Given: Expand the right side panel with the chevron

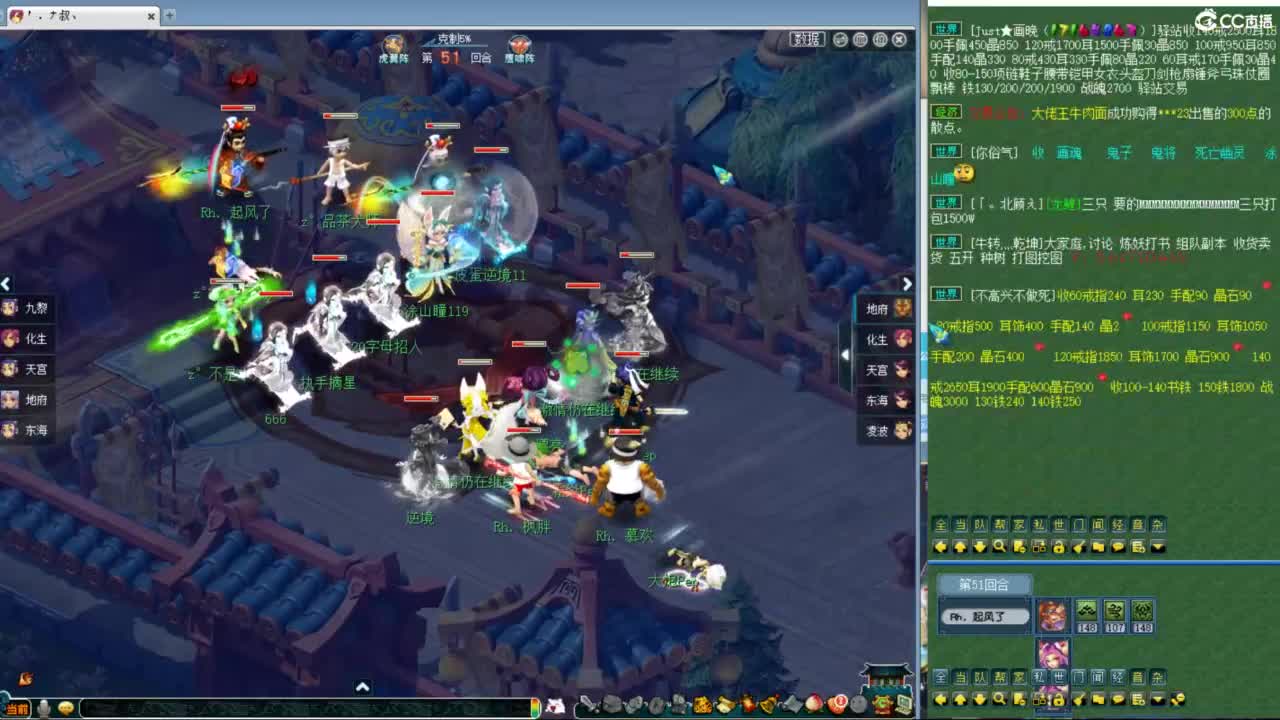Looking at the screenshot, I should pyautogui.click(x=906, y=284).
